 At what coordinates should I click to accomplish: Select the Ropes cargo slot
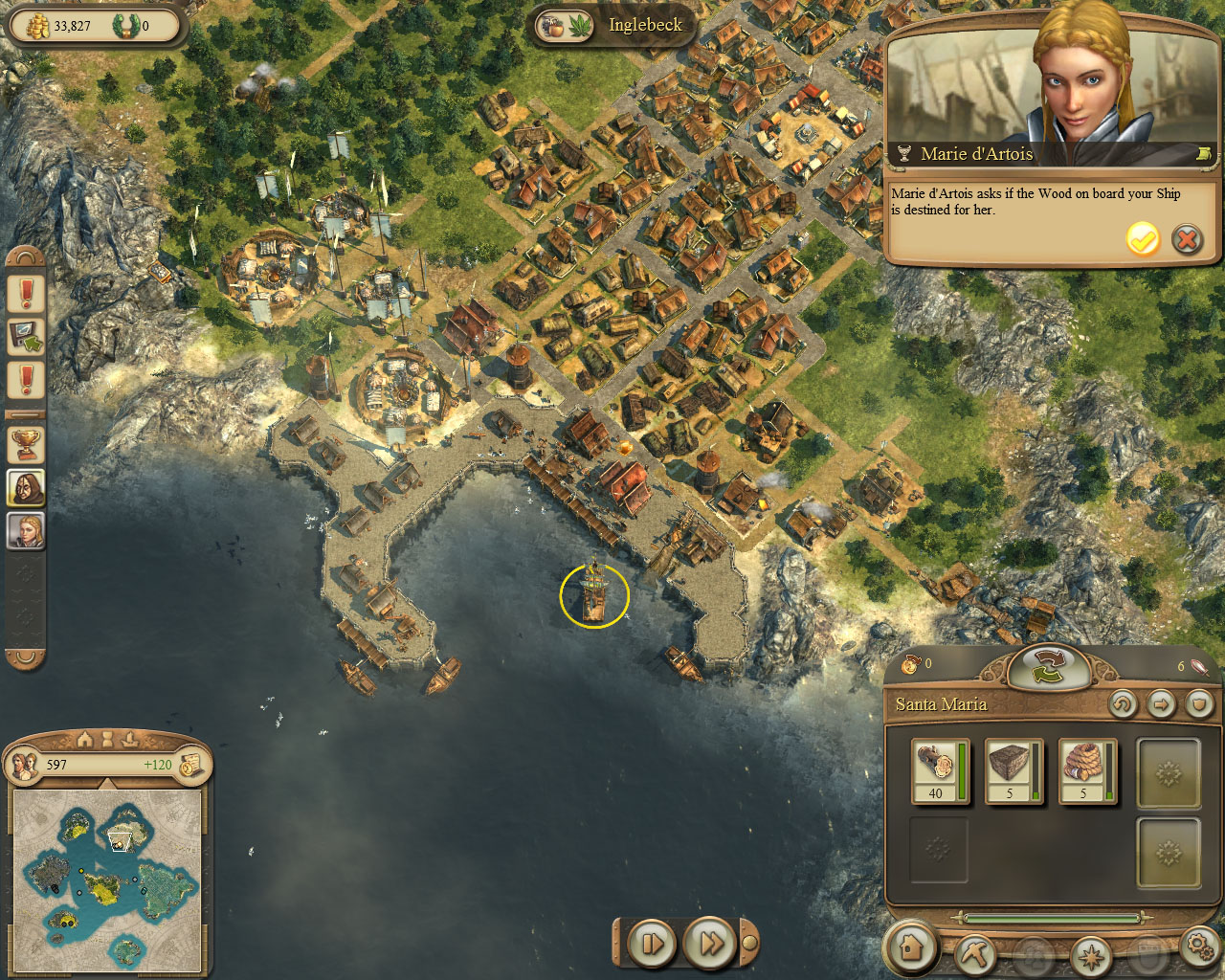click(x=1087, y=771)
